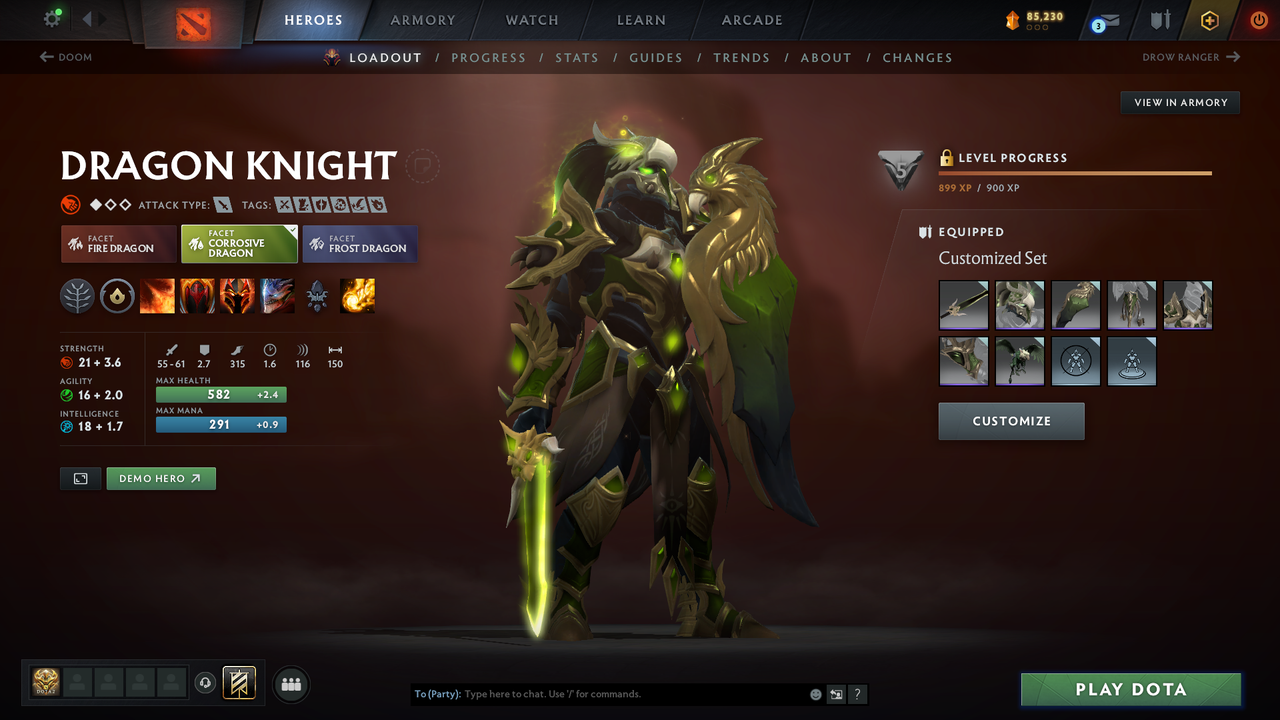
Task: Open the party members panel
Action: click(x=290, y=684)
